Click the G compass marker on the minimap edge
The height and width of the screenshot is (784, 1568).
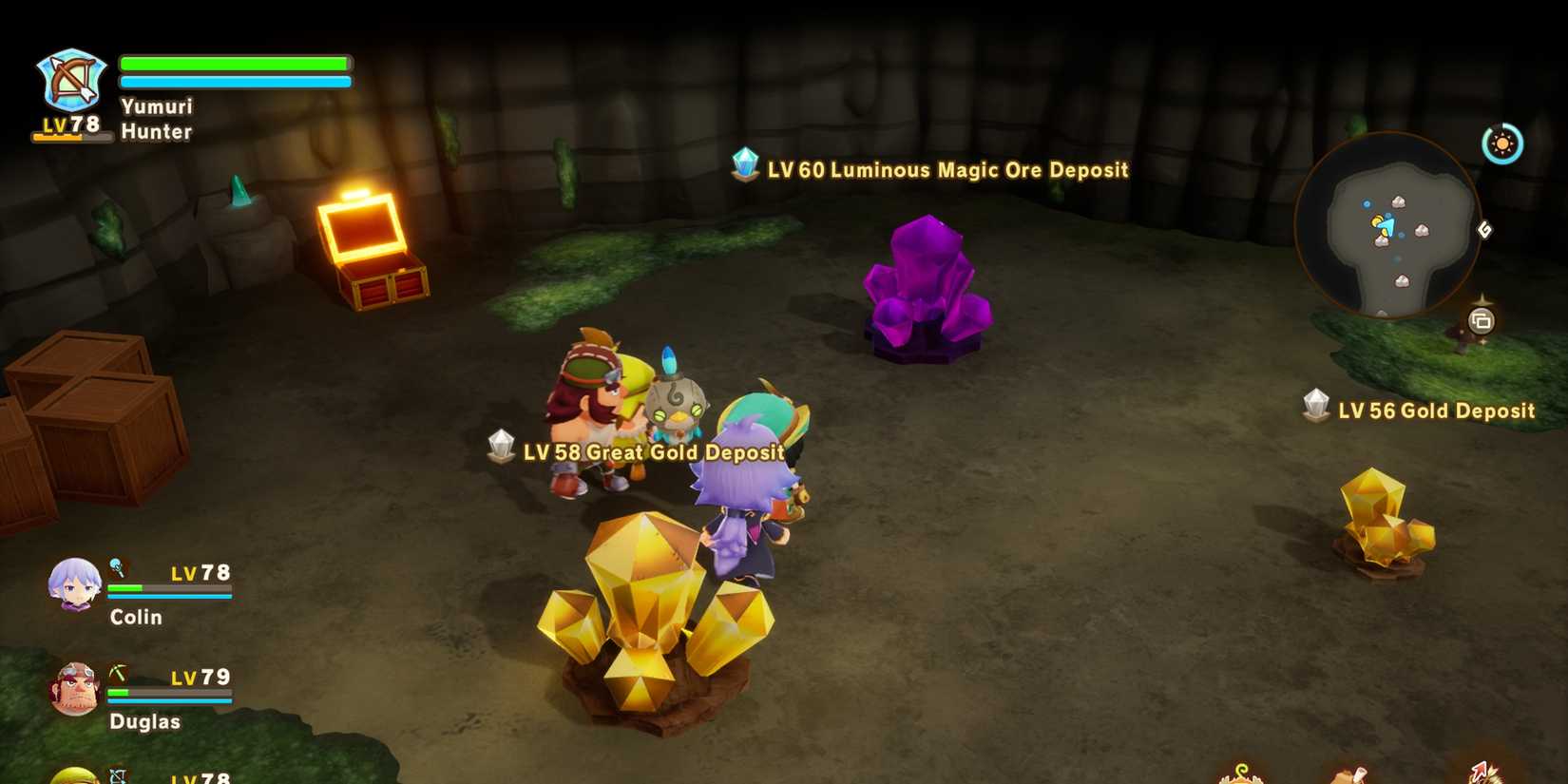click(x=1486, y=230)
